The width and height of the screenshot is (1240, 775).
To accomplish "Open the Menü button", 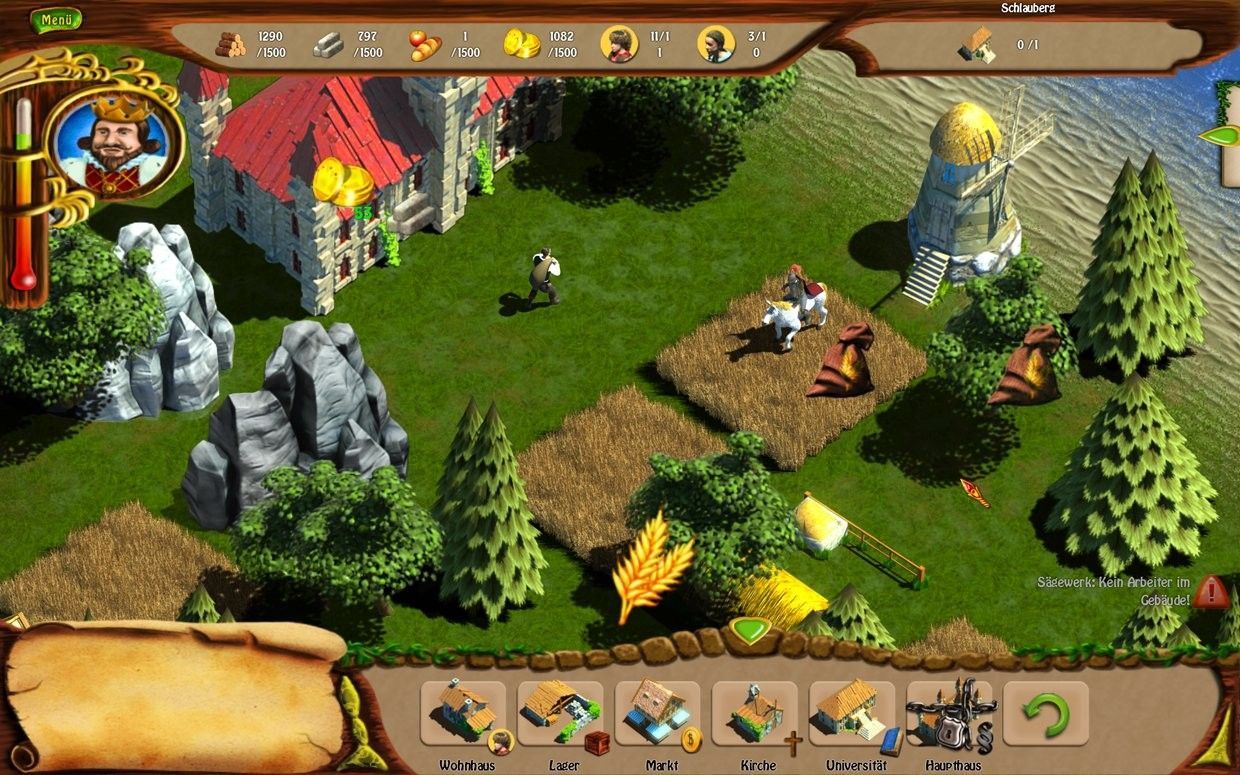I will 55,19.
